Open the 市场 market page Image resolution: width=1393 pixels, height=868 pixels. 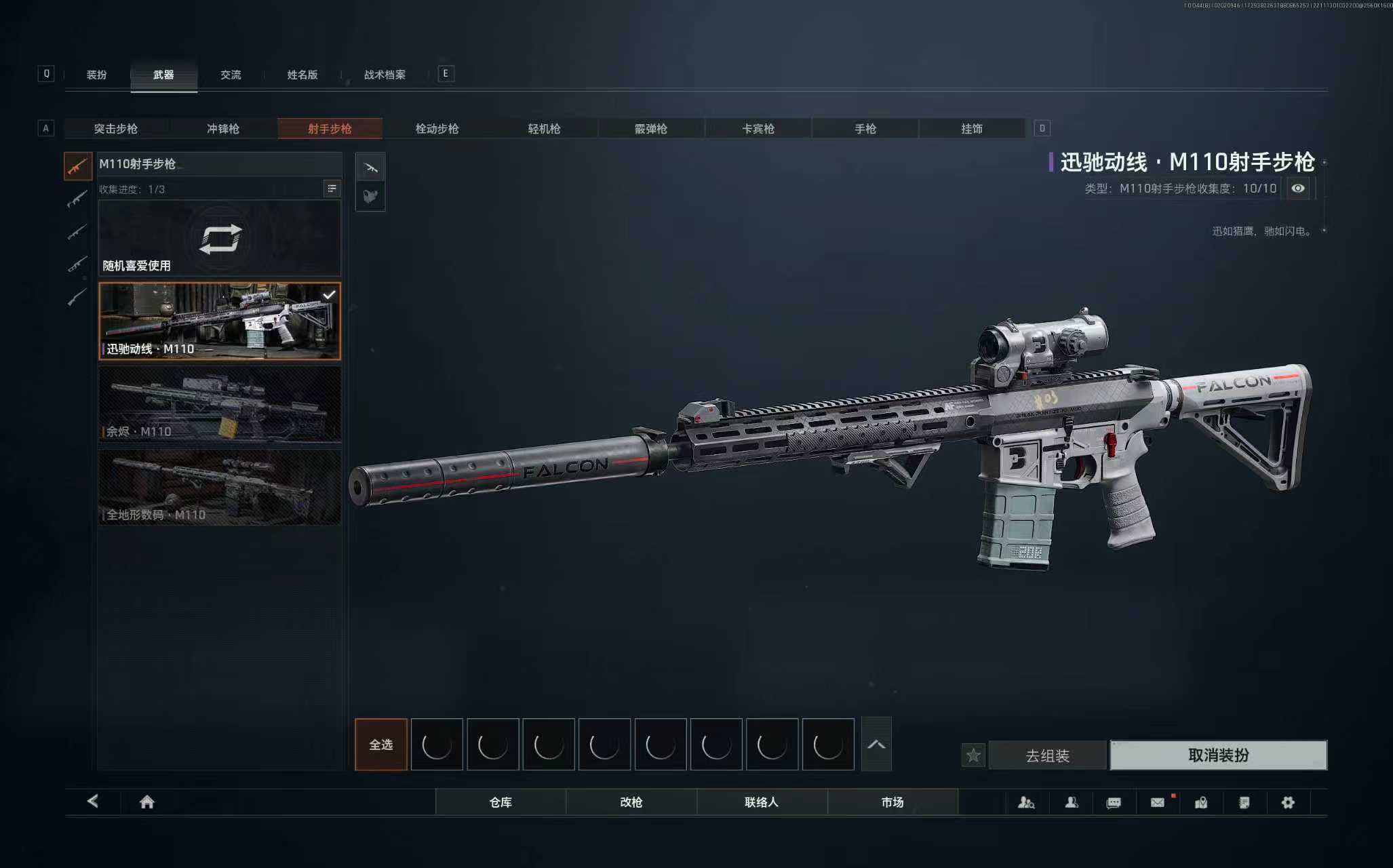coord(892,802)
